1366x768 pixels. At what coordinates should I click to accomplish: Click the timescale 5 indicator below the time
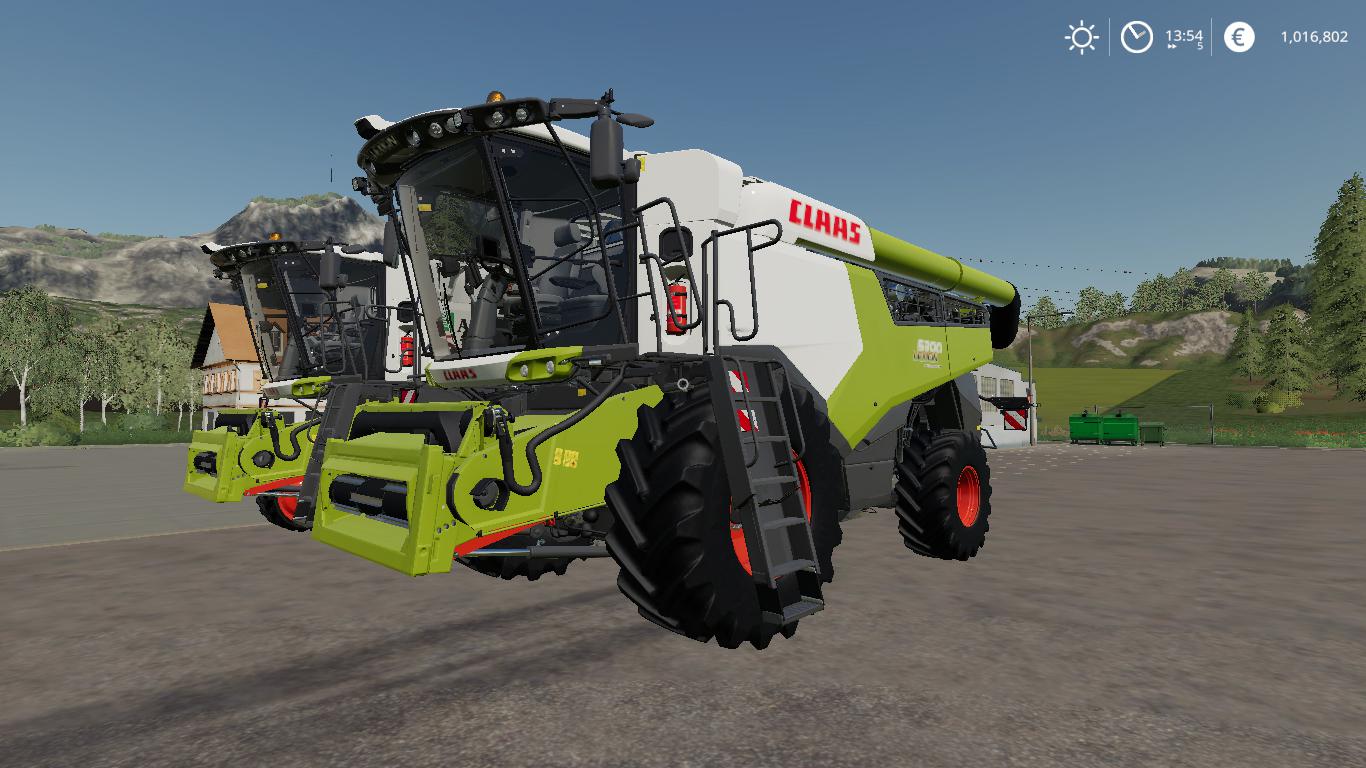click(x=1198, y=47)
